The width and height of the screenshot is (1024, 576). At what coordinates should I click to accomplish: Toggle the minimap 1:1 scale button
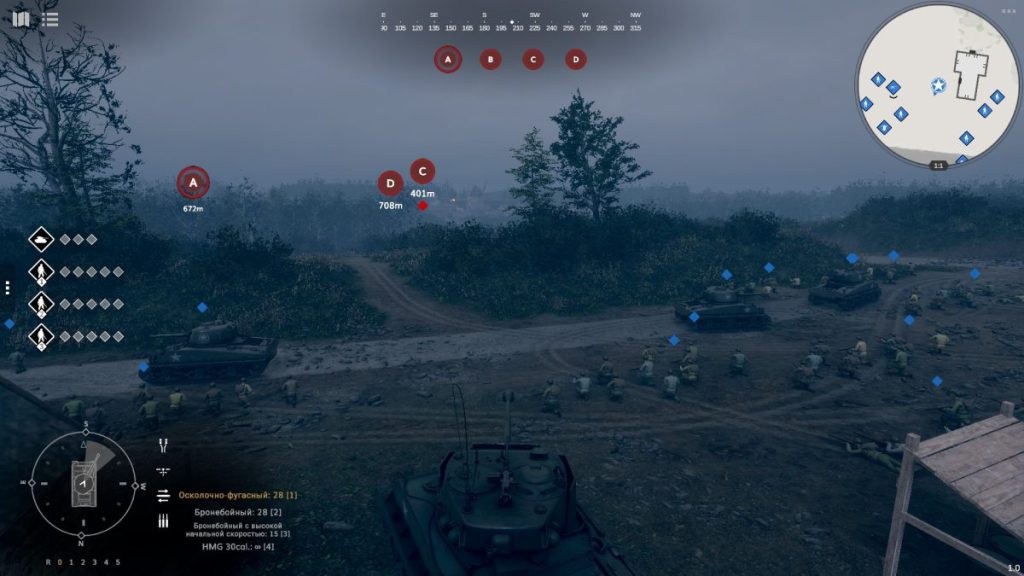click(x=938, y=165)
